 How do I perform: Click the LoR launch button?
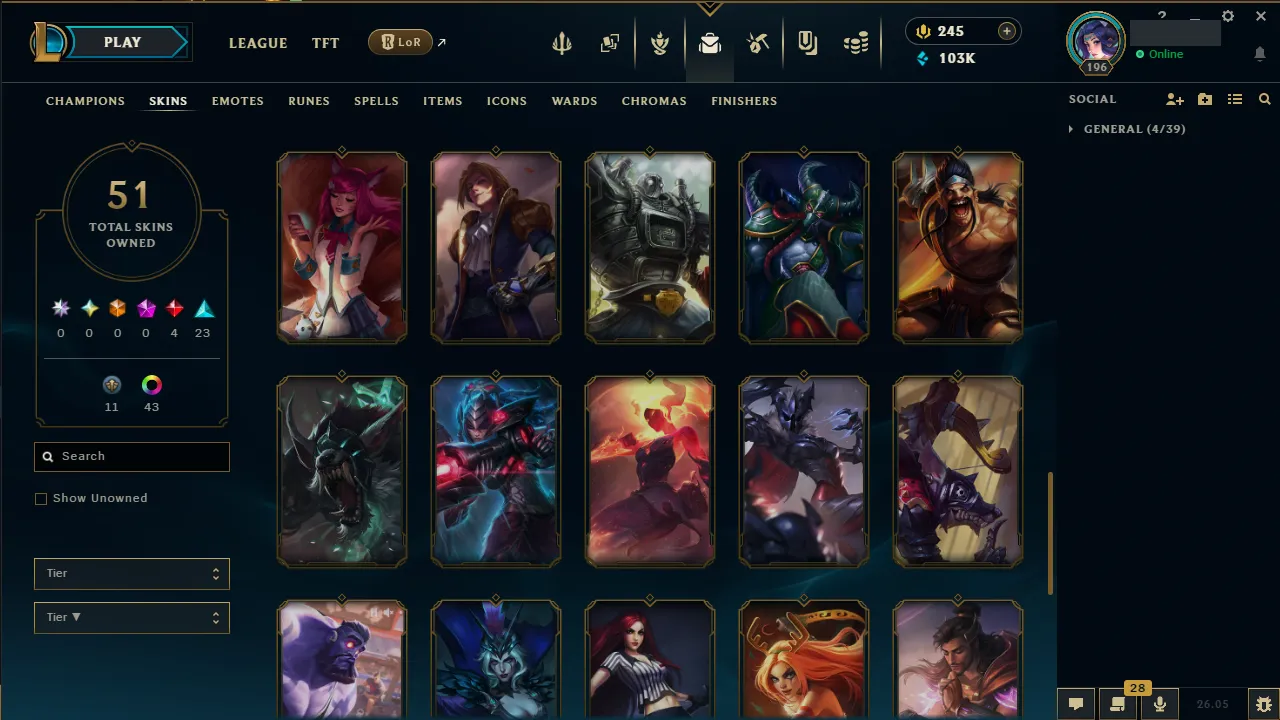tap(400, 42)
